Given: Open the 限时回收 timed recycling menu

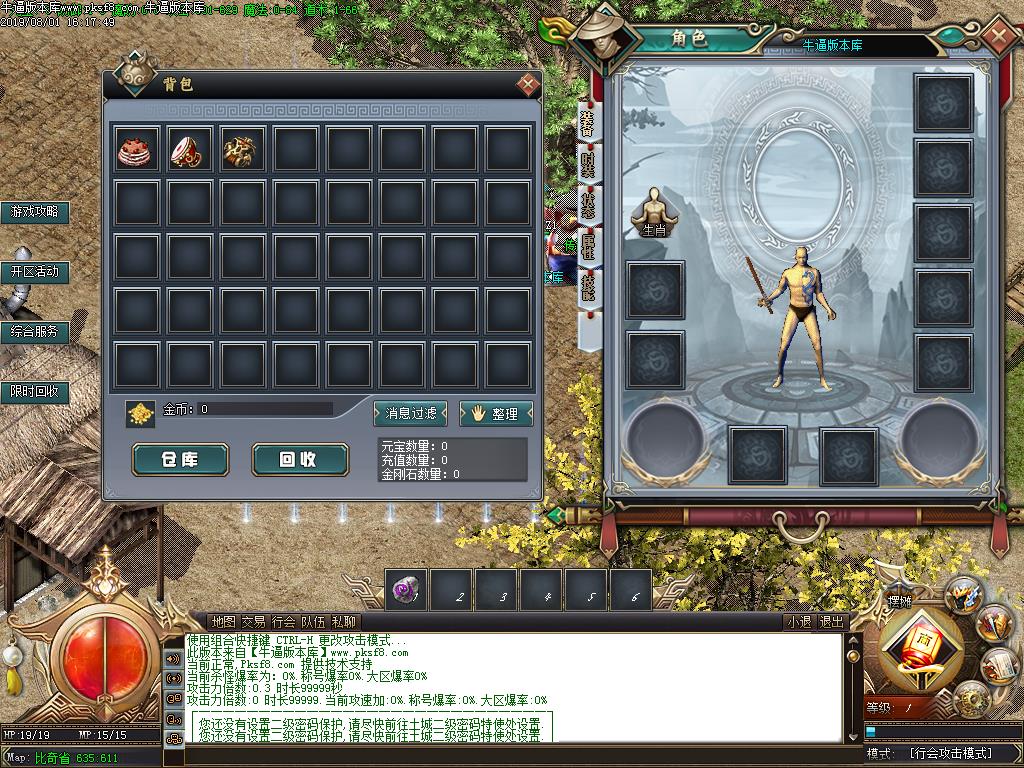Looking at the screenshot, I should coord(35,391).
